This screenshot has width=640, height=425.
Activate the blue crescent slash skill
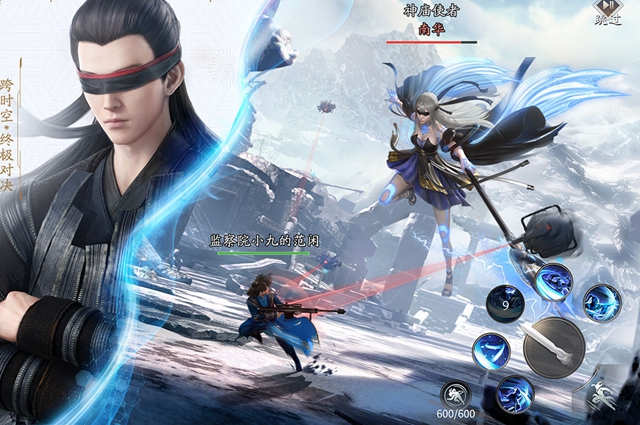pos(491,351)
